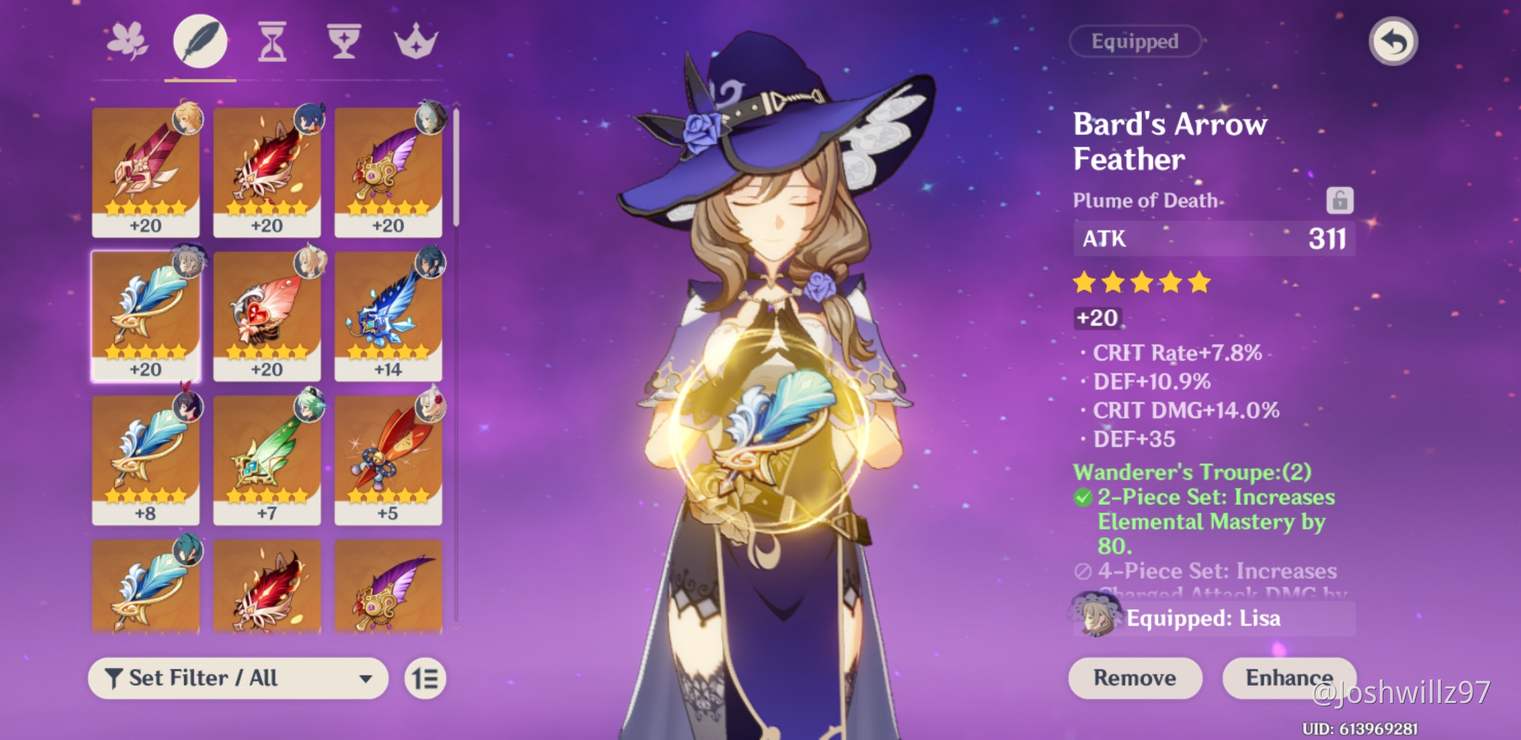1521x740 pixels.
Task: Open the sorting options icon
Action: coord(423,678)
